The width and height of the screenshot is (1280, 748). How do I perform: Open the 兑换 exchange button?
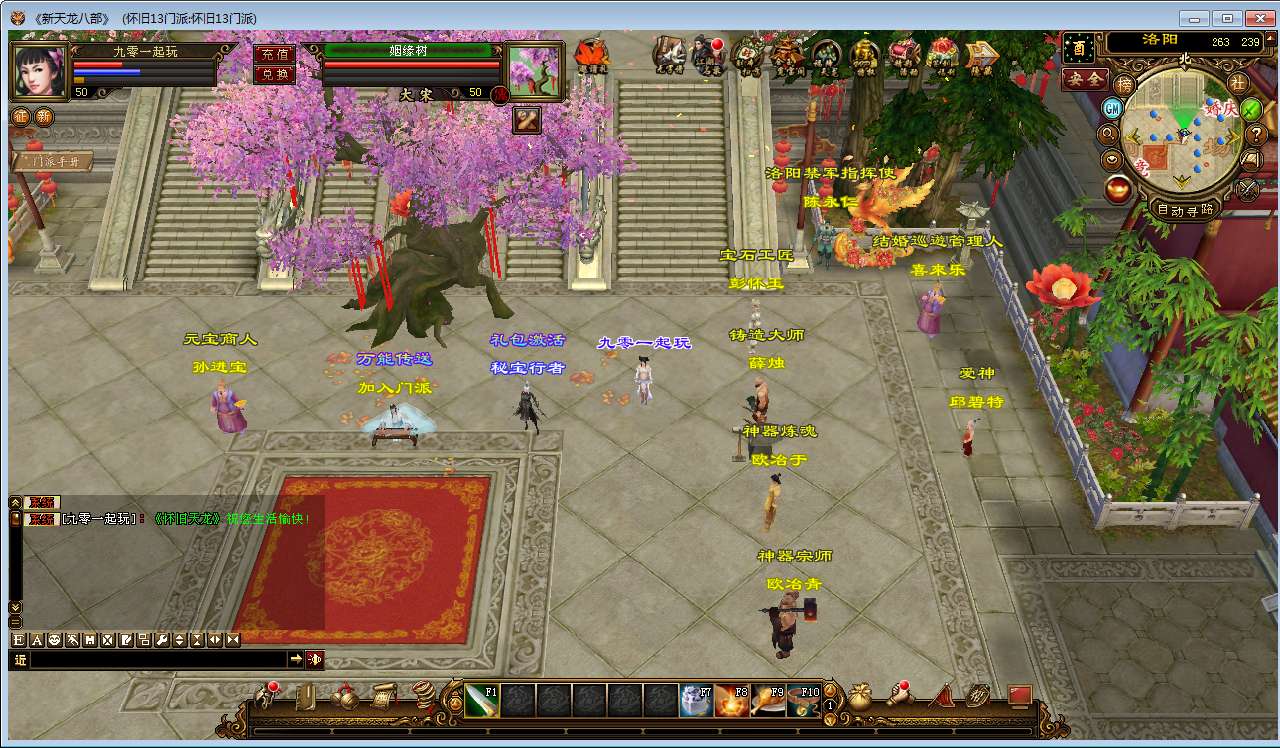point(275,74)
